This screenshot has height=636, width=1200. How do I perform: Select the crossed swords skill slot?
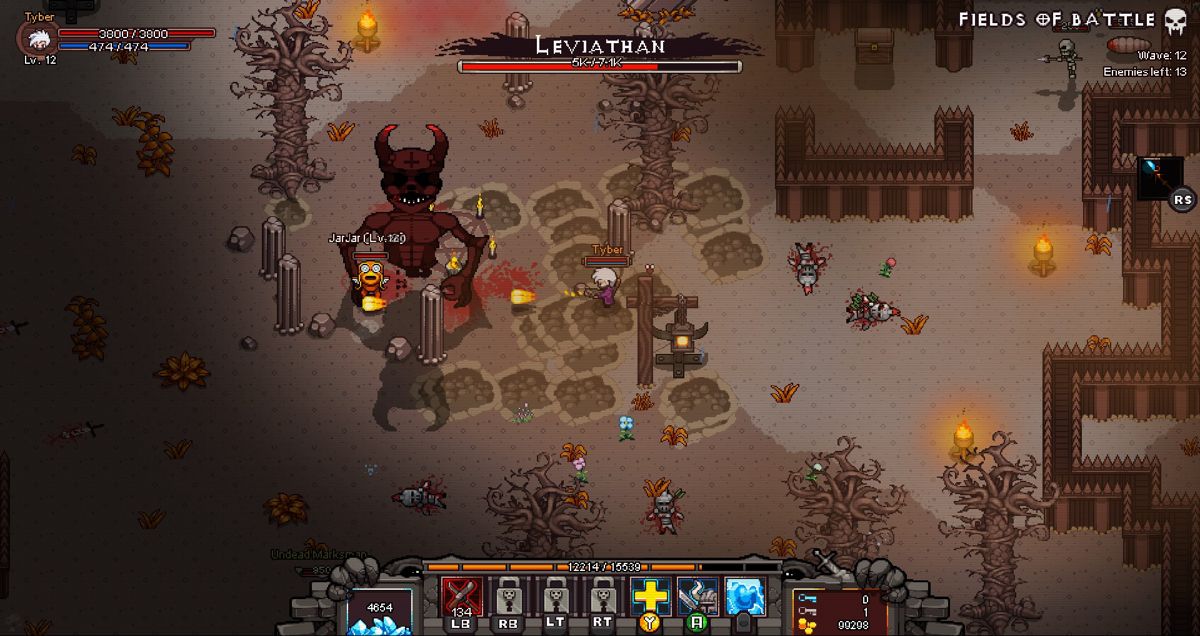point(462,598)
